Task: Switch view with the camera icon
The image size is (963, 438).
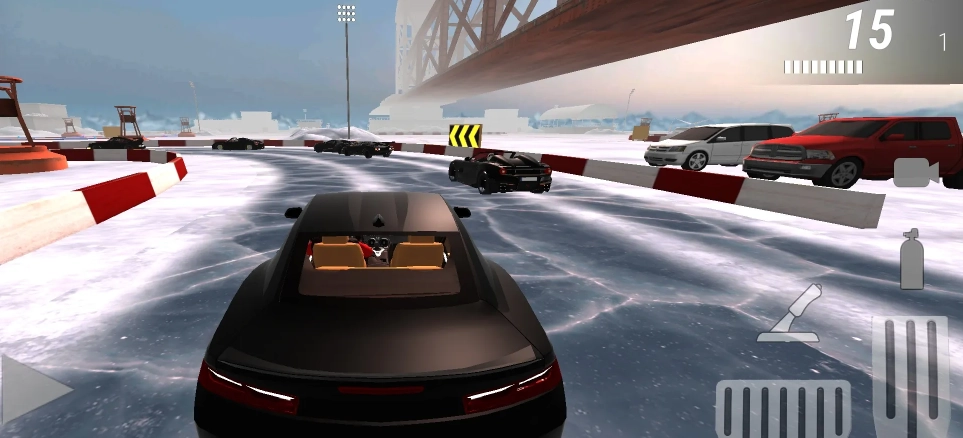Action: 915,172
